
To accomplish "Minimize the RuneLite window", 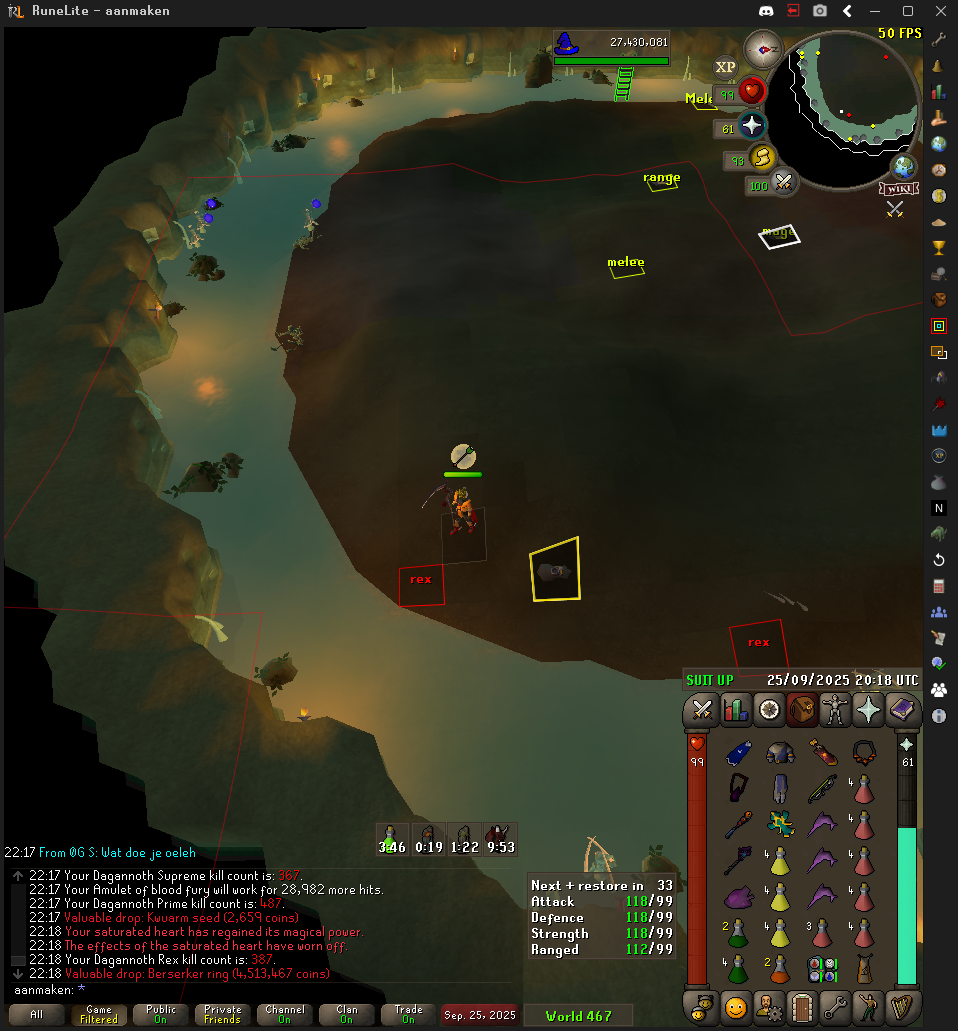I will point(876,11).
